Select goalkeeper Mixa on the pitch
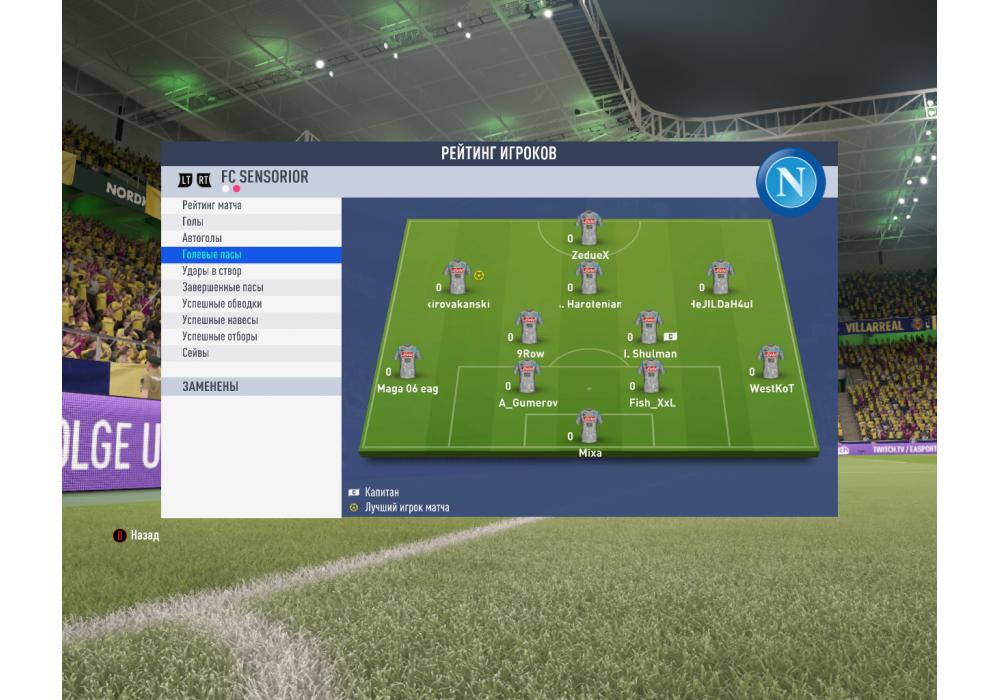 tap(589, 427)
